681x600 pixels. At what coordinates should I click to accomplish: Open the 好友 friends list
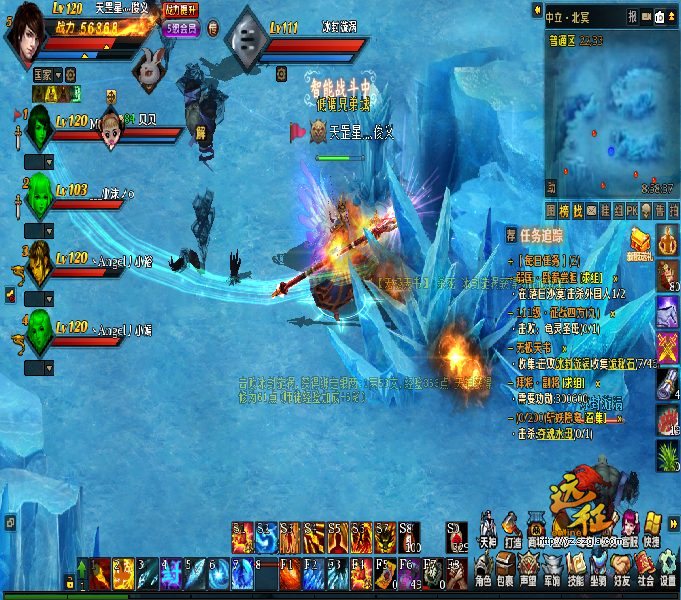tap(623, 569)
